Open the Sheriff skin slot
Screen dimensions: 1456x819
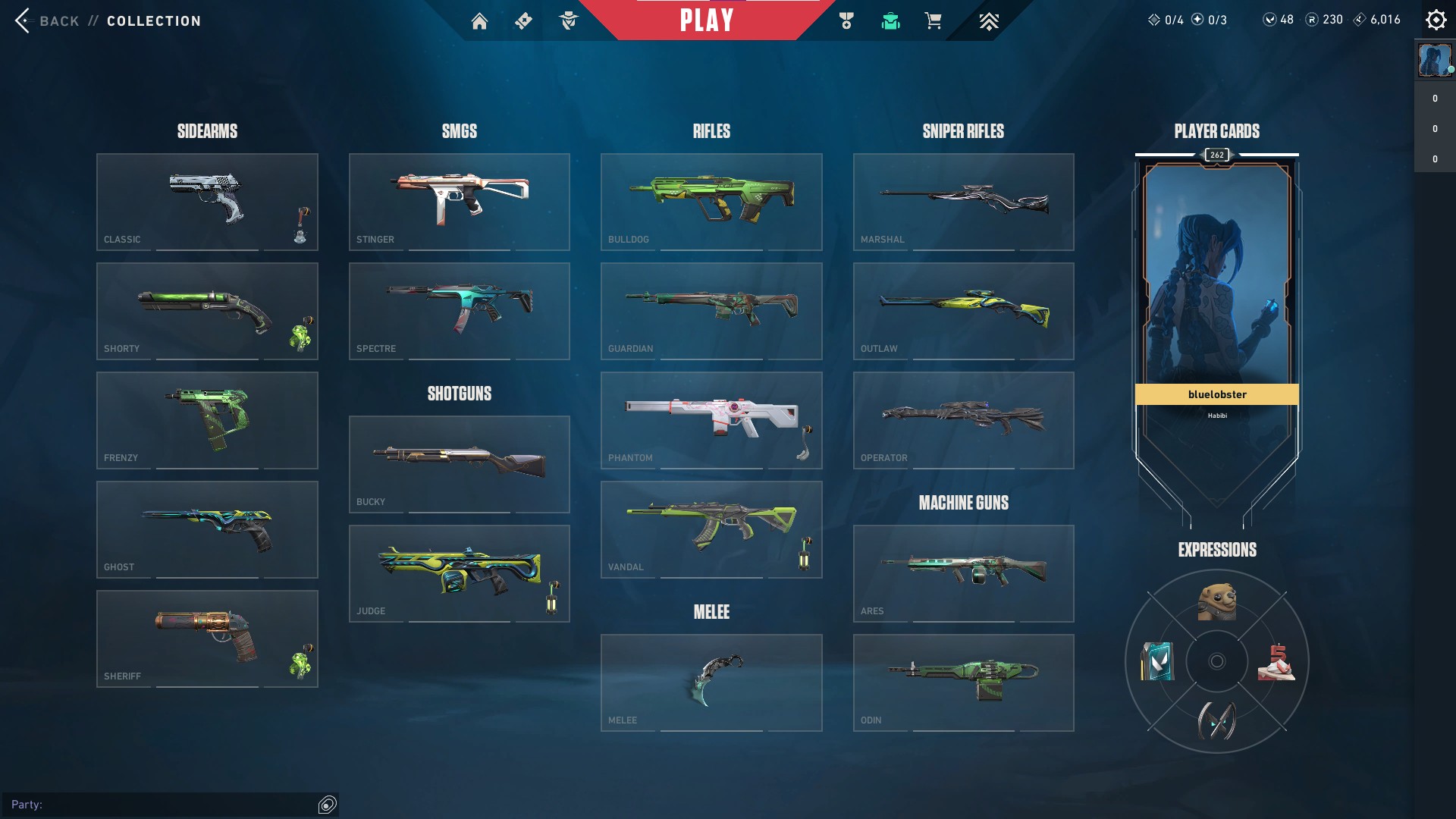pos(207,639)
